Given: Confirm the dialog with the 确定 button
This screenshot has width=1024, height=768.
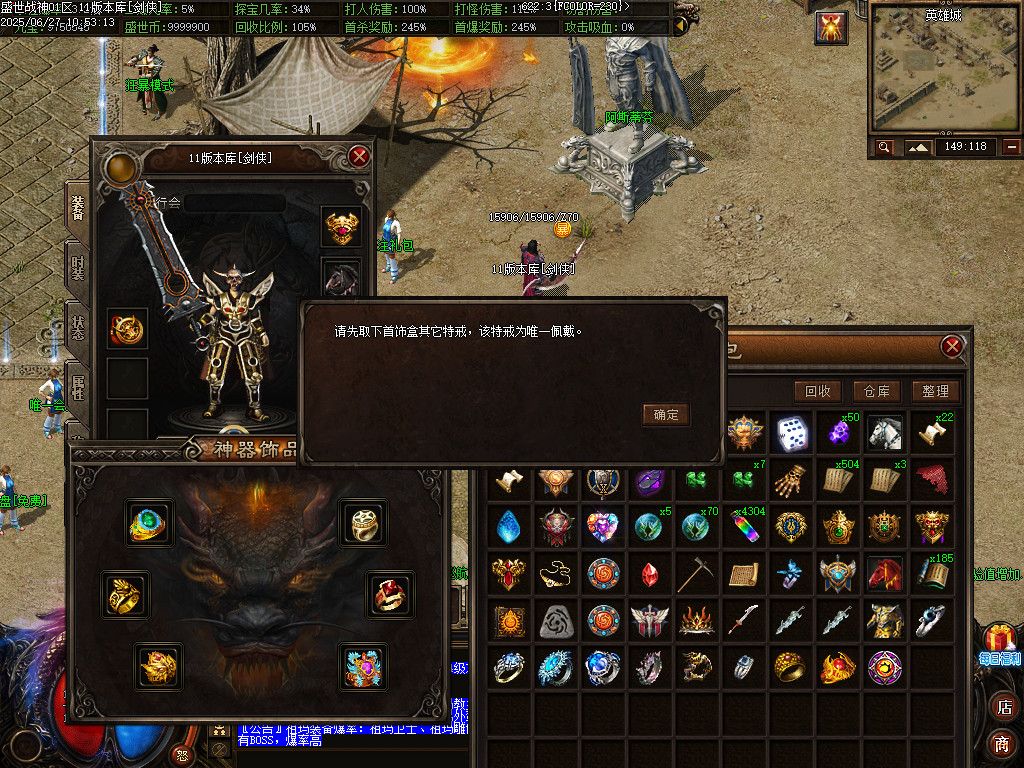Looking at the screenshot, I should point(666,414).
